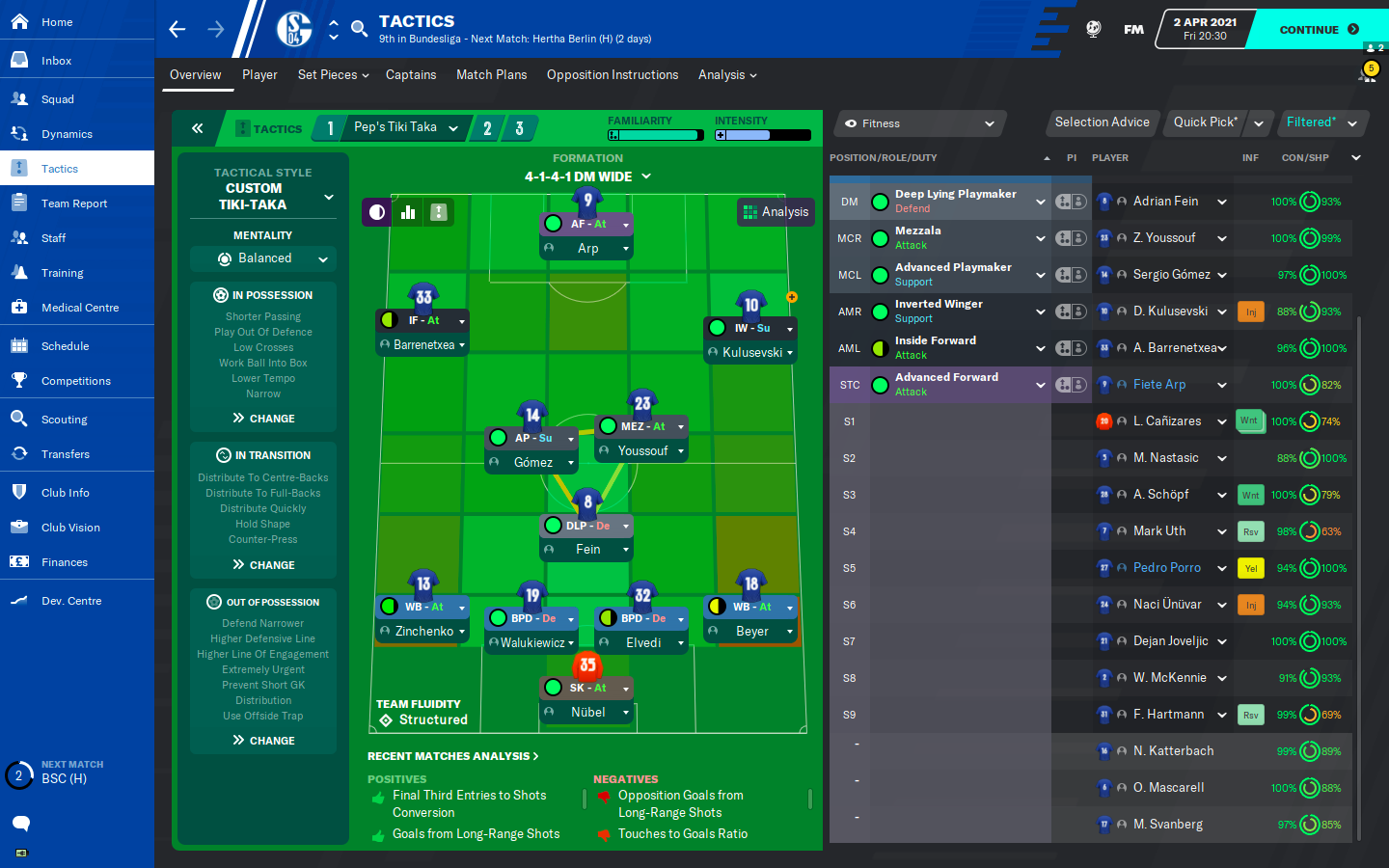Select tactic slot number 2
This screenshot has height=868, width=1389.
487,128
